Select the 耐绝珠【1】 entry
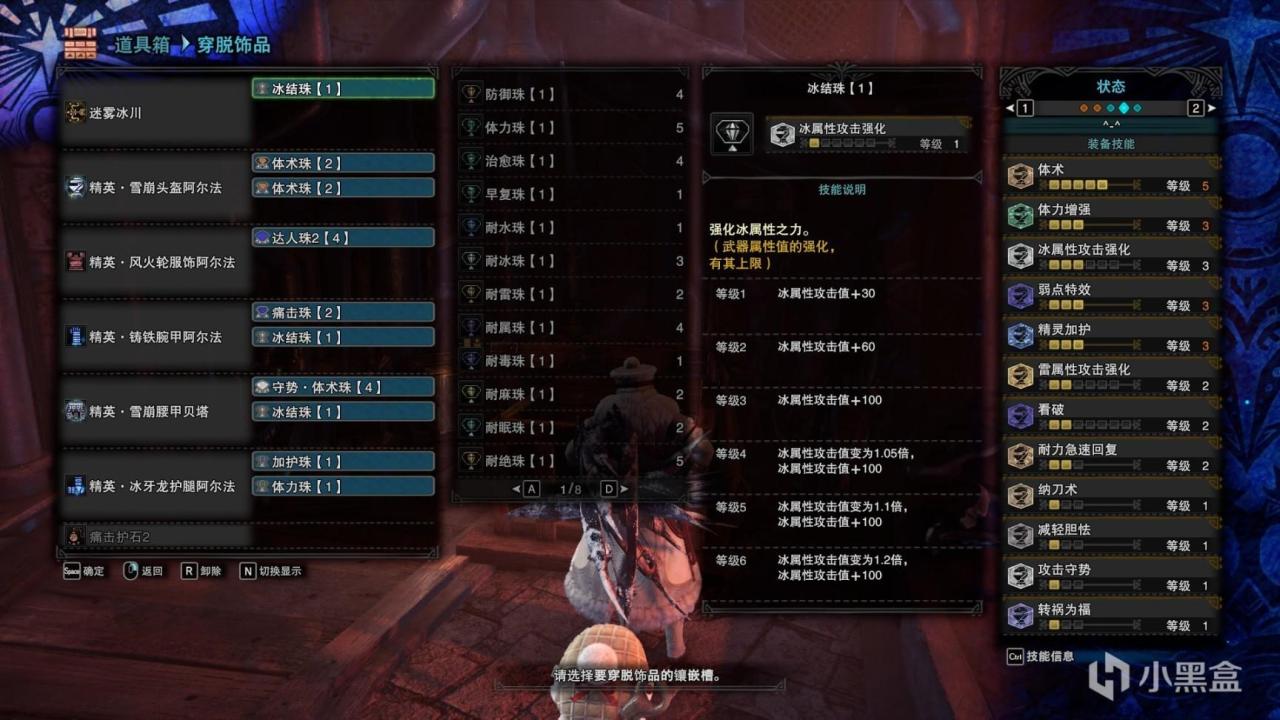This screenshot has width=1280, height=720. [x=571, y=461]
